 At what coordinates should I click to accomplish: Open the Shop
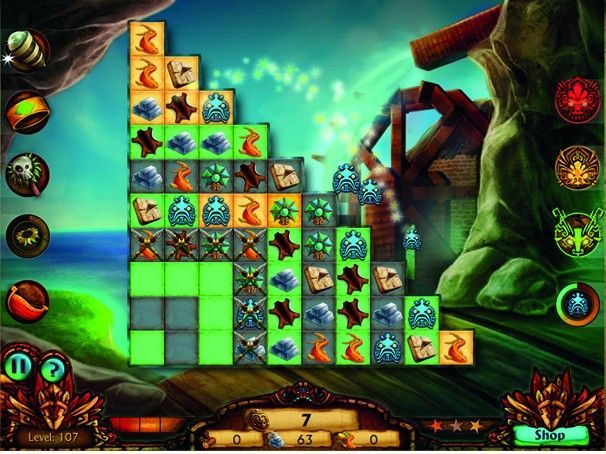click(x=549, y=435)
